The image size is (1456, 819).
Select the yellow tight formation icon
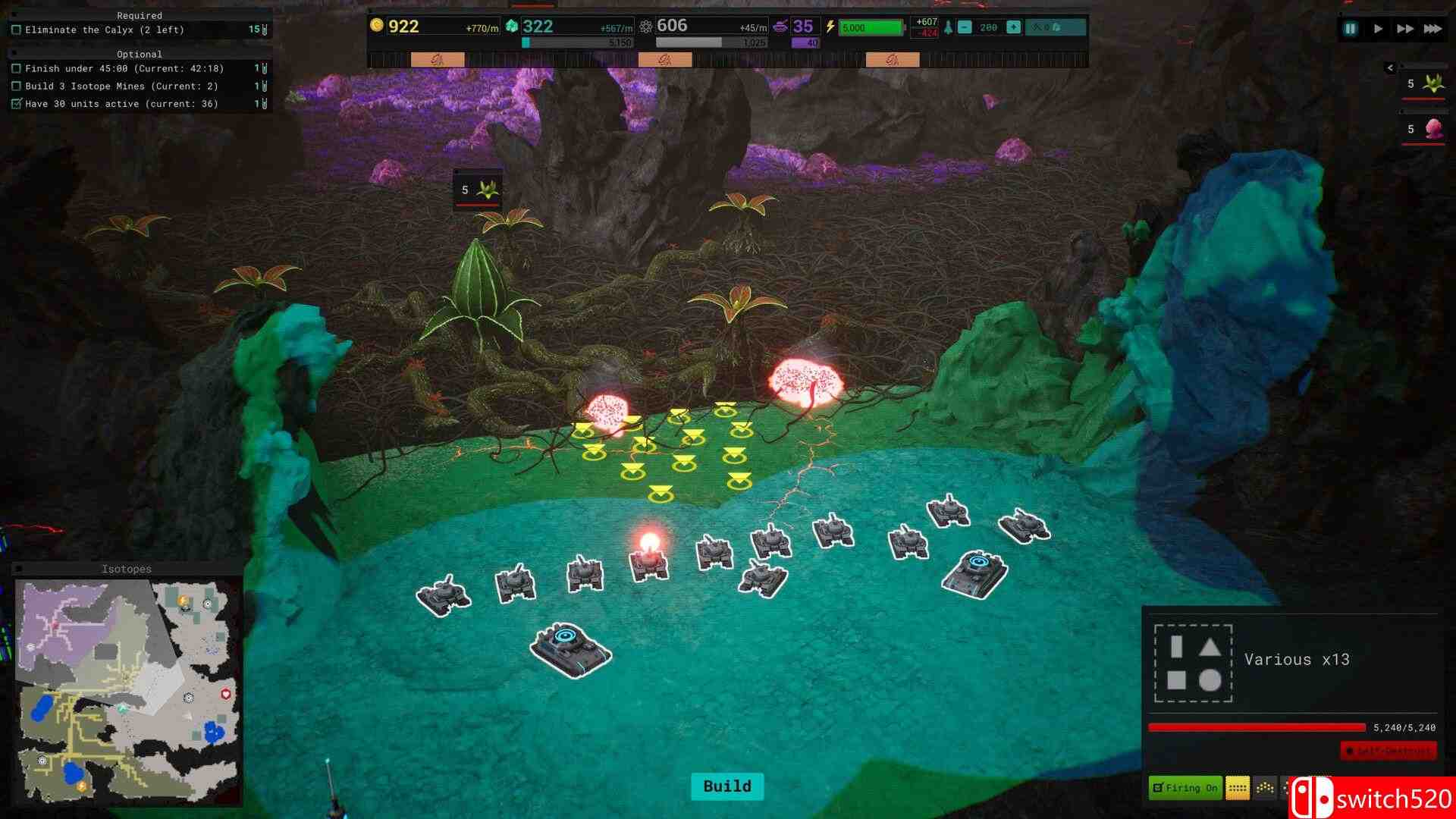coord(1238,788)
